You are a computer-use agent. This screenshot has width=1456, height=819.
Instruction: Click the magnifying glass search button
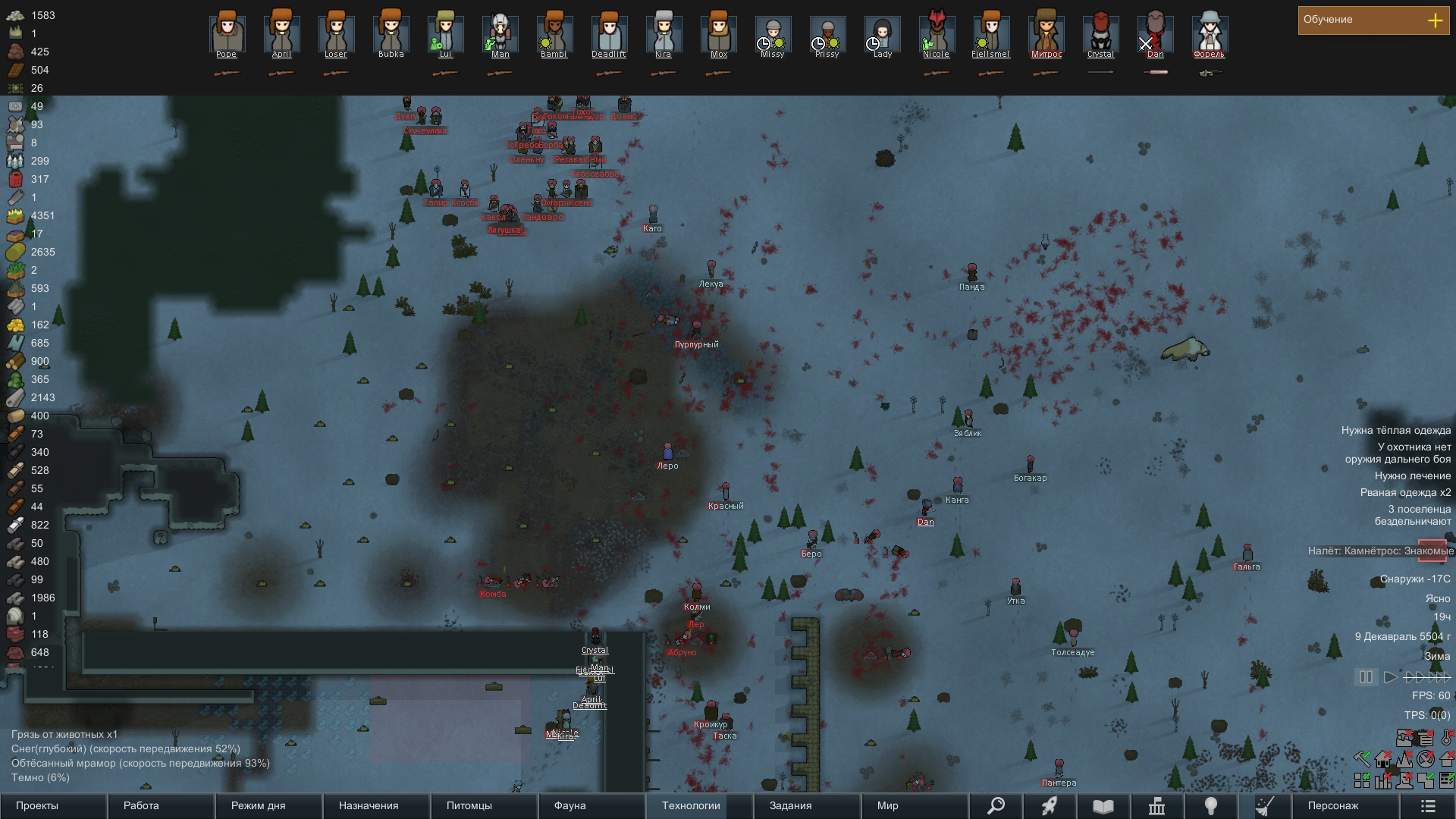tap(996, 805)
